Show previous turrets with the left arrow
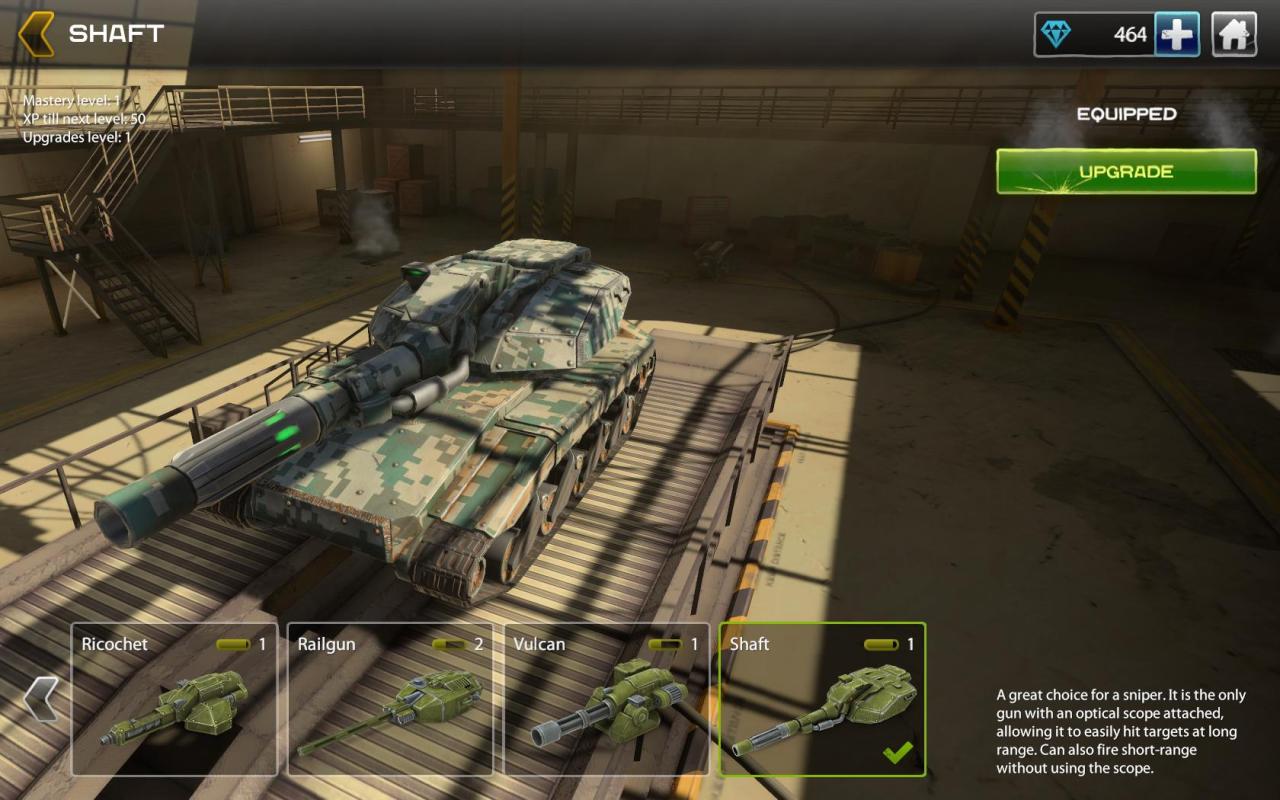1280x800 pixels. [41, 698]
